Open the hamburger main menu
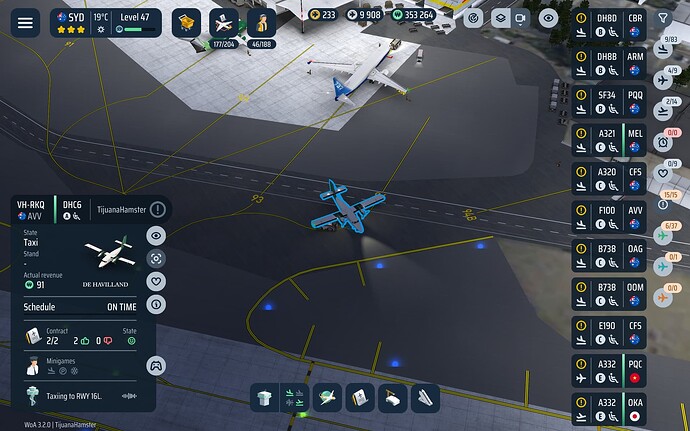The image size is (690, 431). pos(24,22)
